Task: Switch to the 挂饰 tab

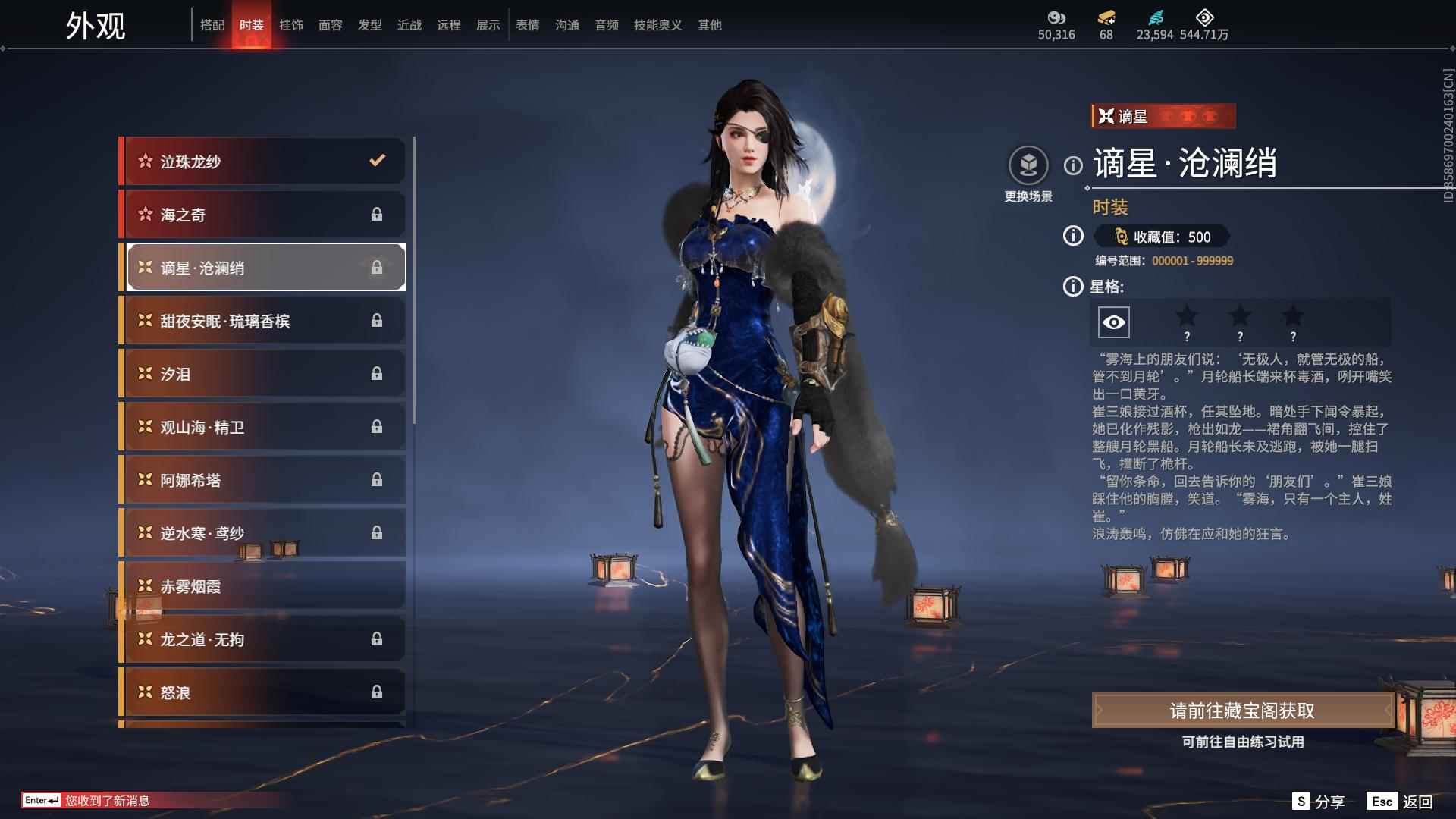Action: [x=291, y=25]
